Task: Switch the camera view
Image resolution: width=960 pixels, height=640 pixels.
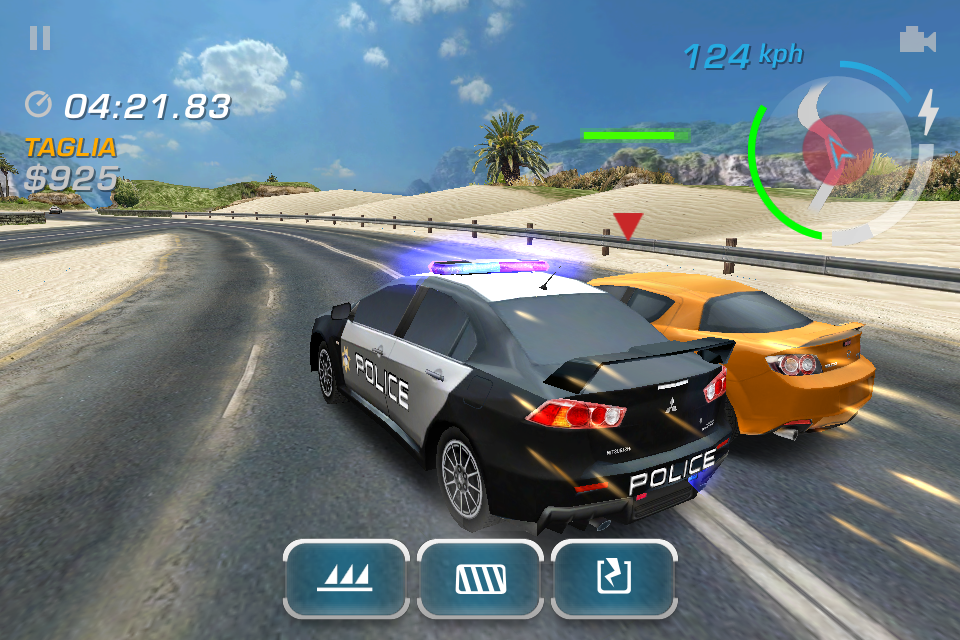Action: [x=916, y=40]
